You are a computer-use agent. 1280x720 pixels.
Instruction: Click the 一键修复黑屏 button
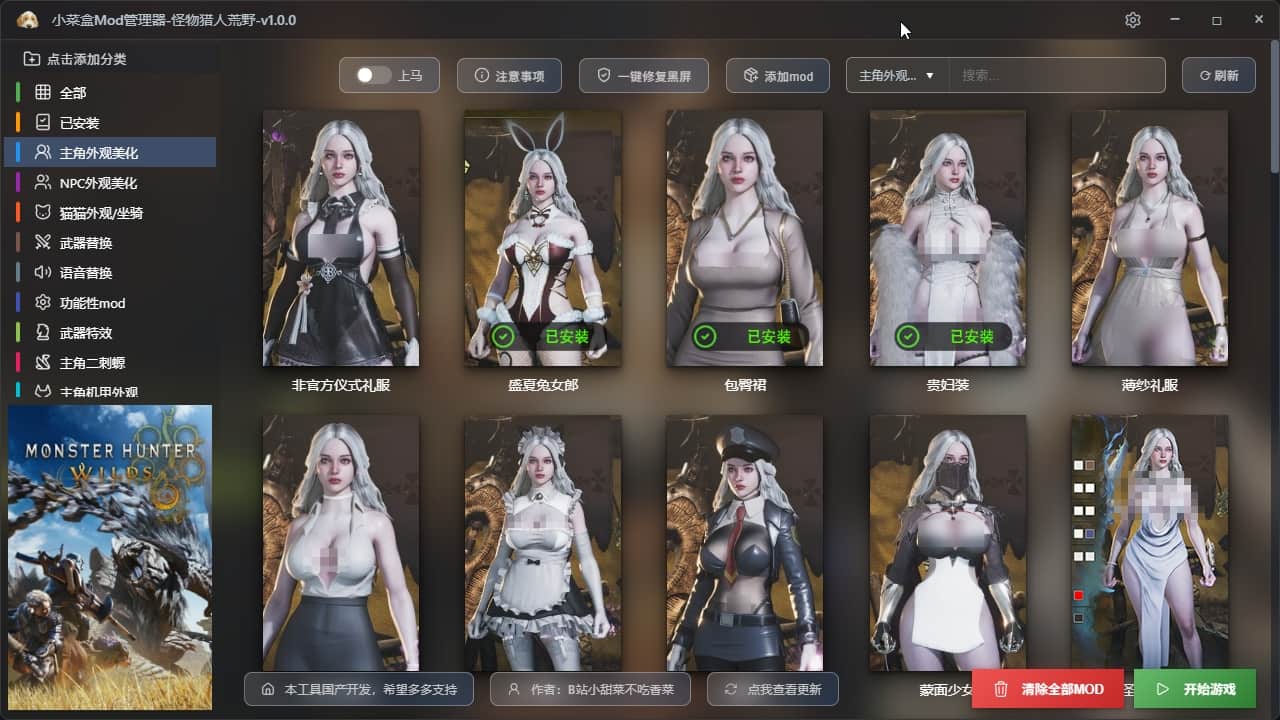[643, 76]
